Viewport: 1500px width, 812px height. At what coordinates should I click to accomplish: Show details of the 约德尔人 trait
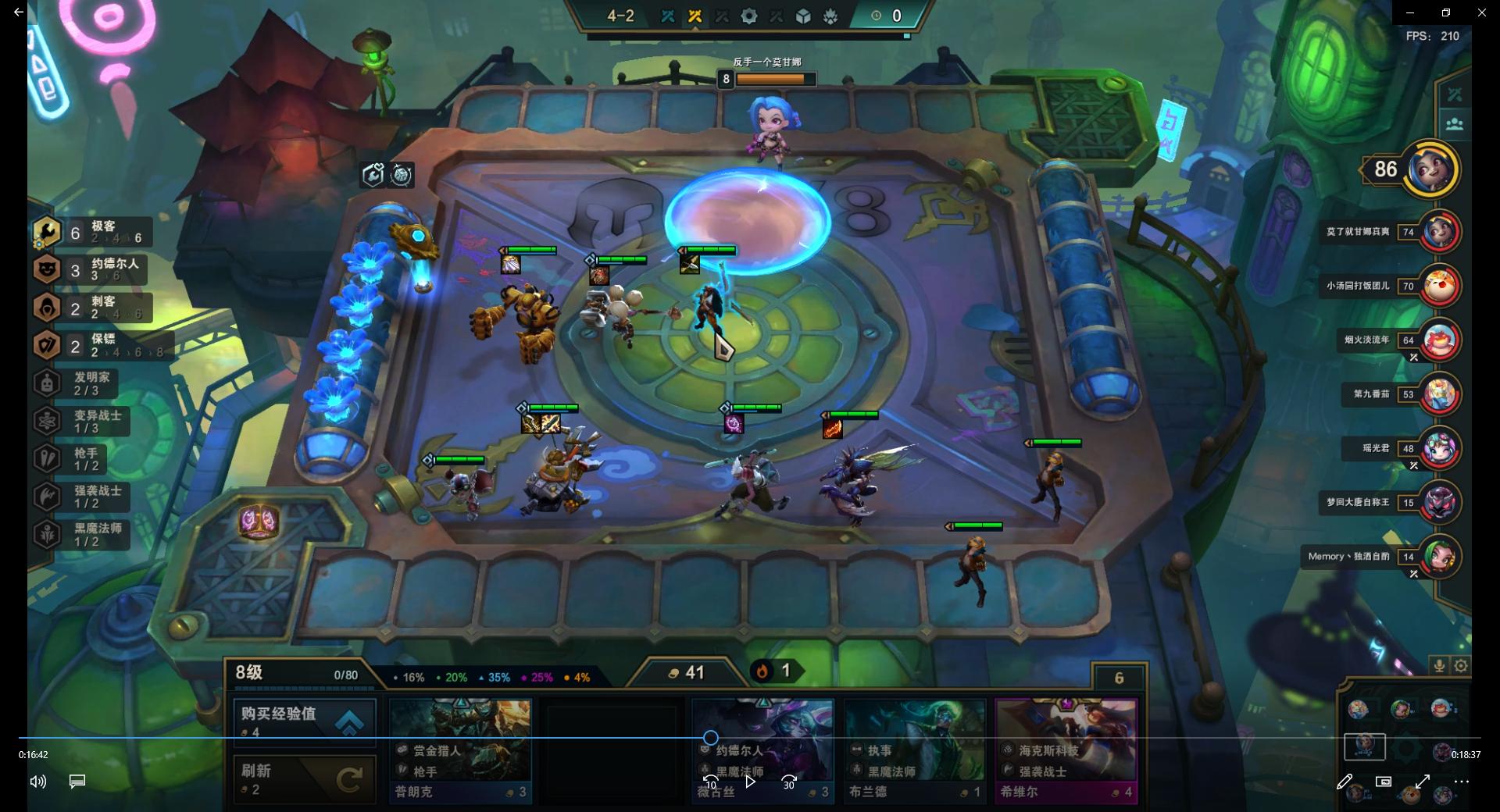pyautogui.click(x=94, y=270)
